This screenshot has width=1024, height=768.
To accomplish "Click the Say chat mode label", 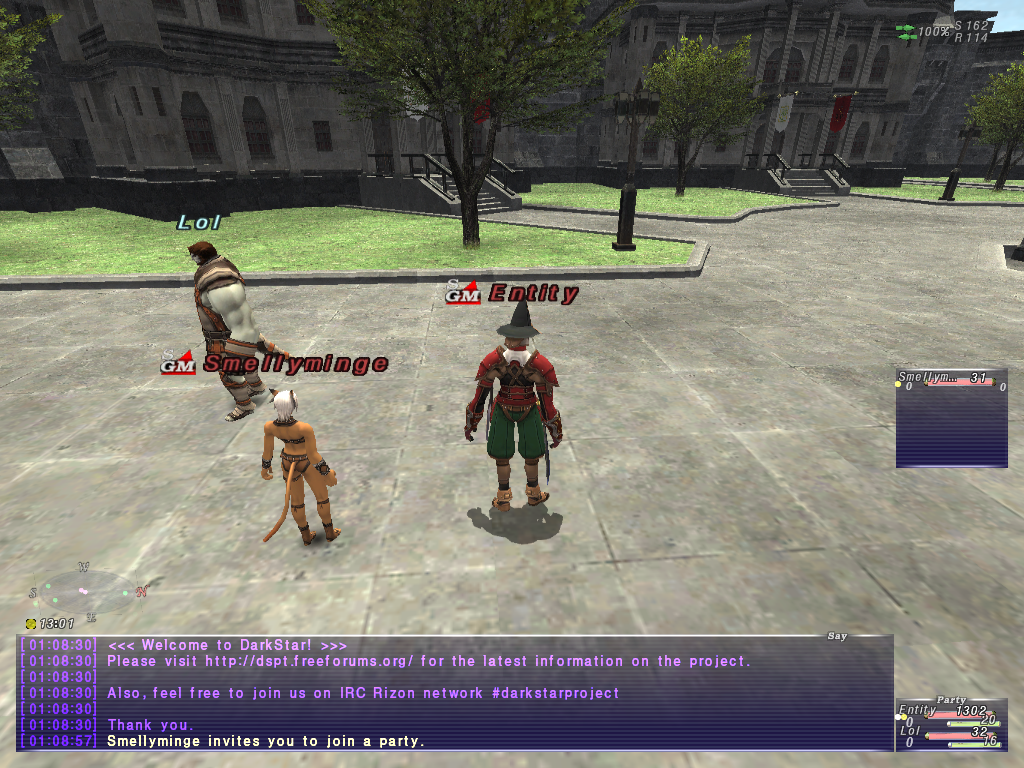I will (837, 636).
